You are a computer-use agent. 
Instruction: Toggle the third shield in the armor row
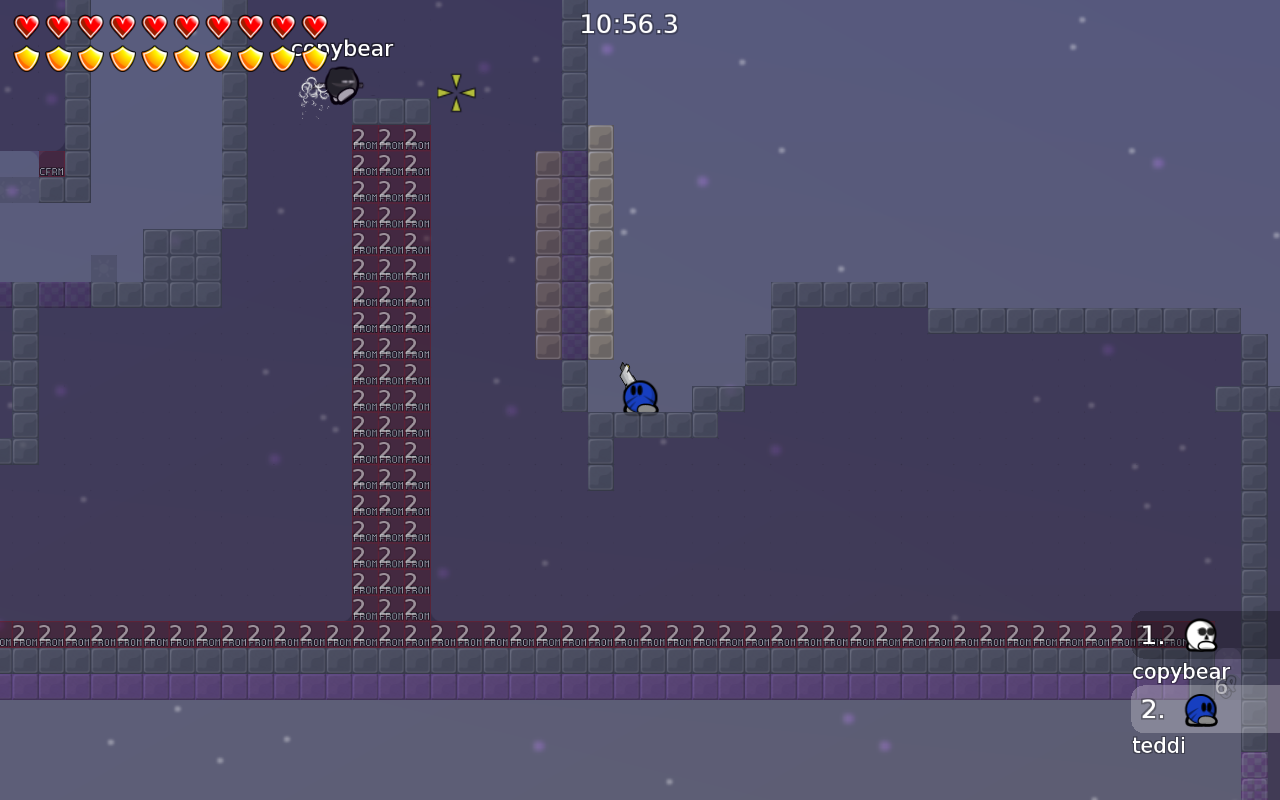91,58
